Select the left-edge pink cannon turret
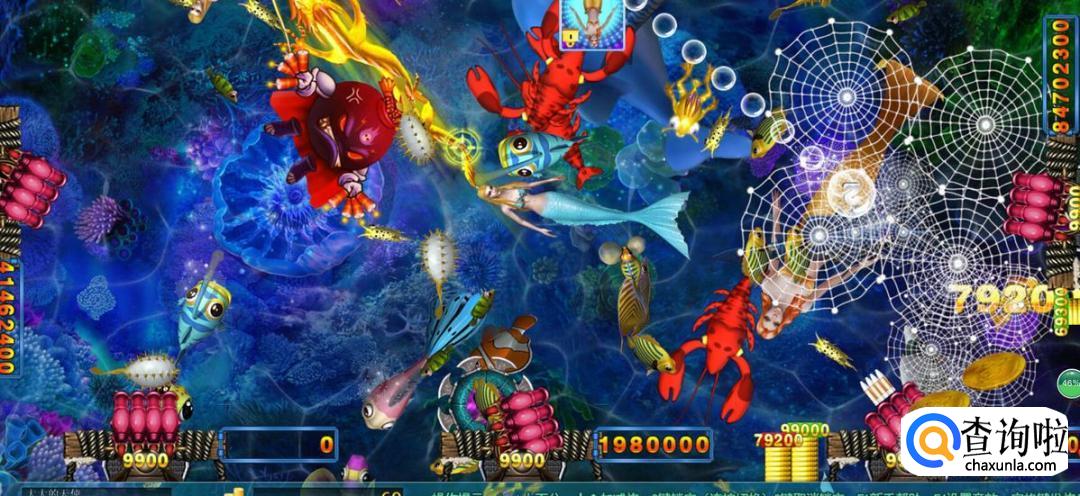 click(x=28, y=190)
